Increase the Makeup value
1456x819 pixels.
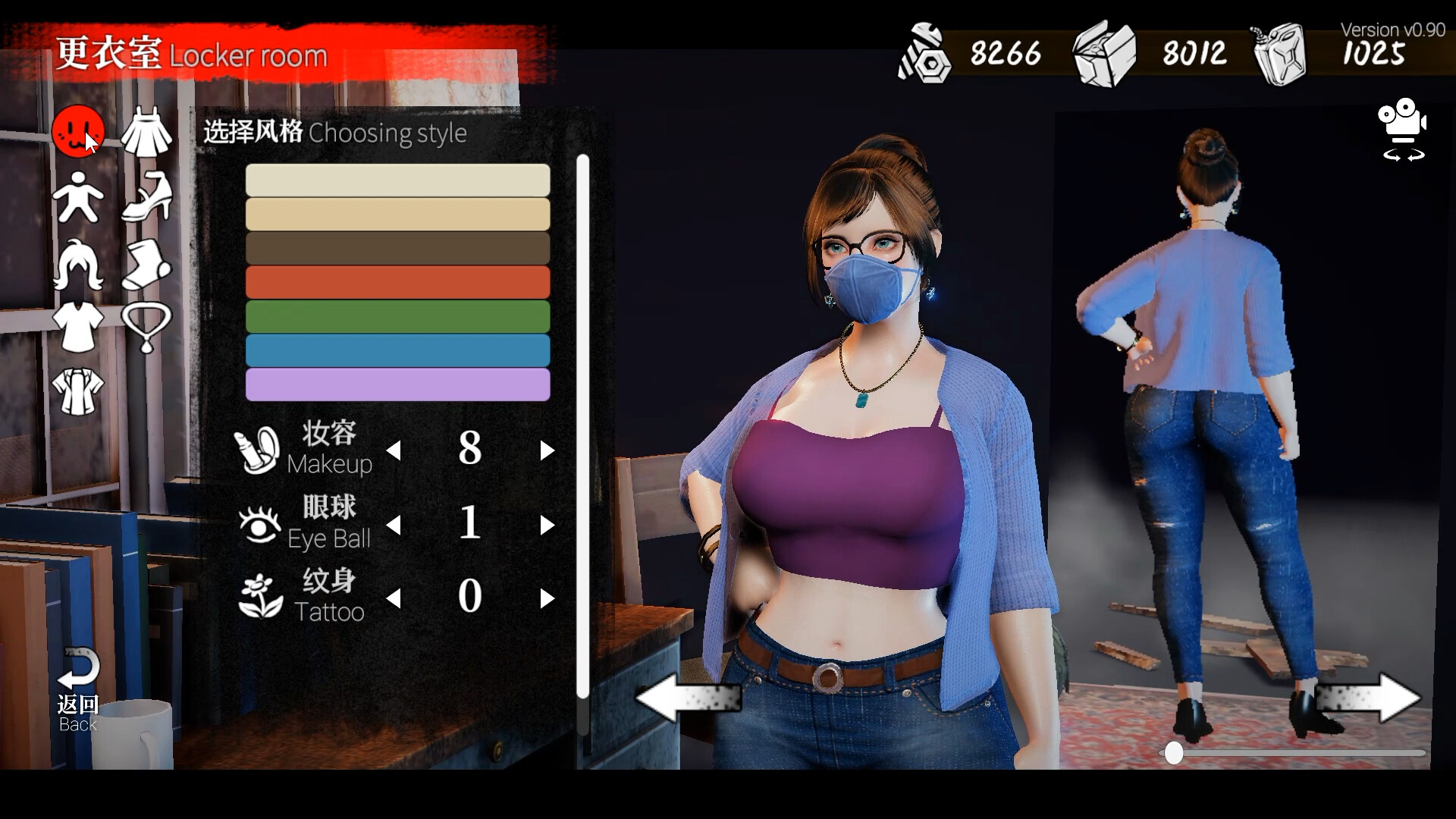point(548,450)
